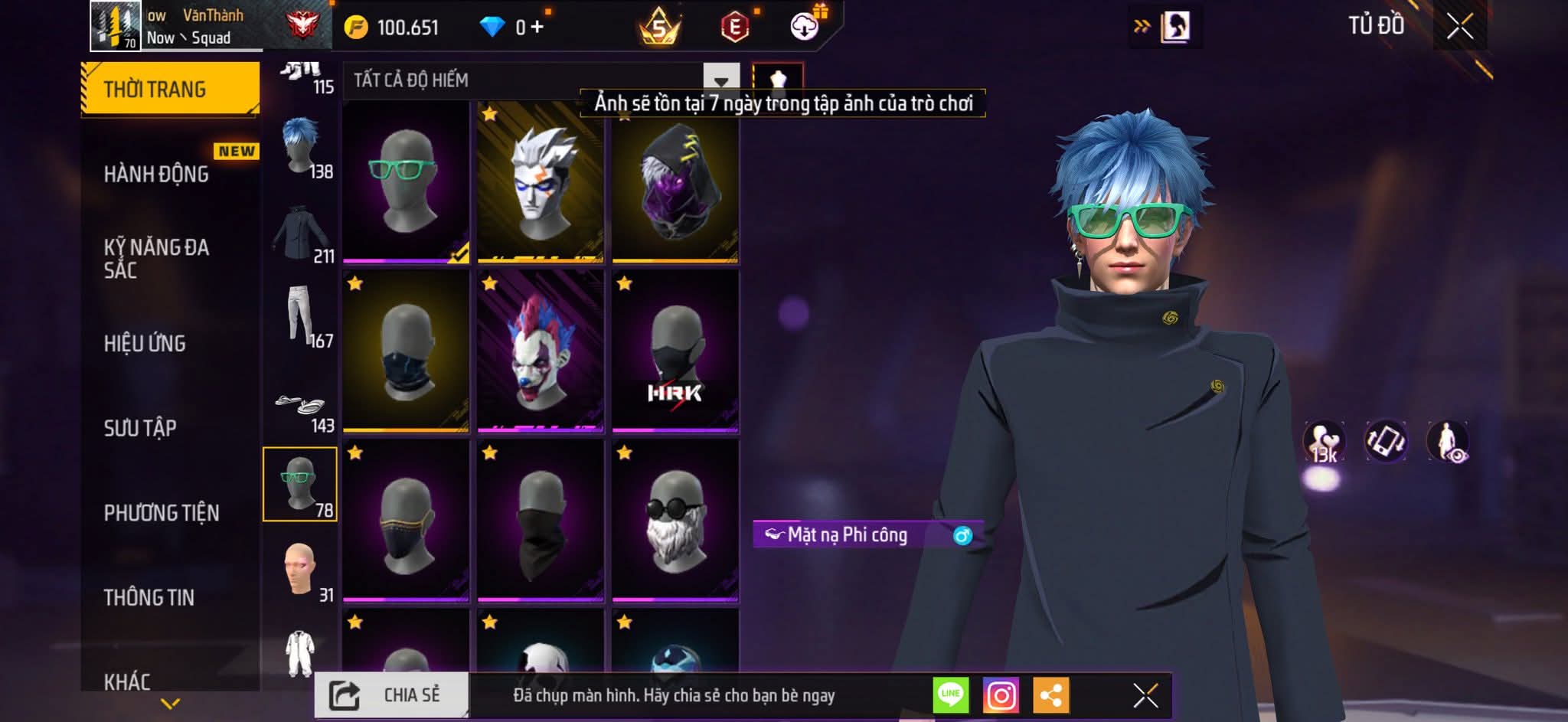The width and height of the screenshot is (1568, 722).
Task: Pick the HRK black face mask
Action: (675, 351)
